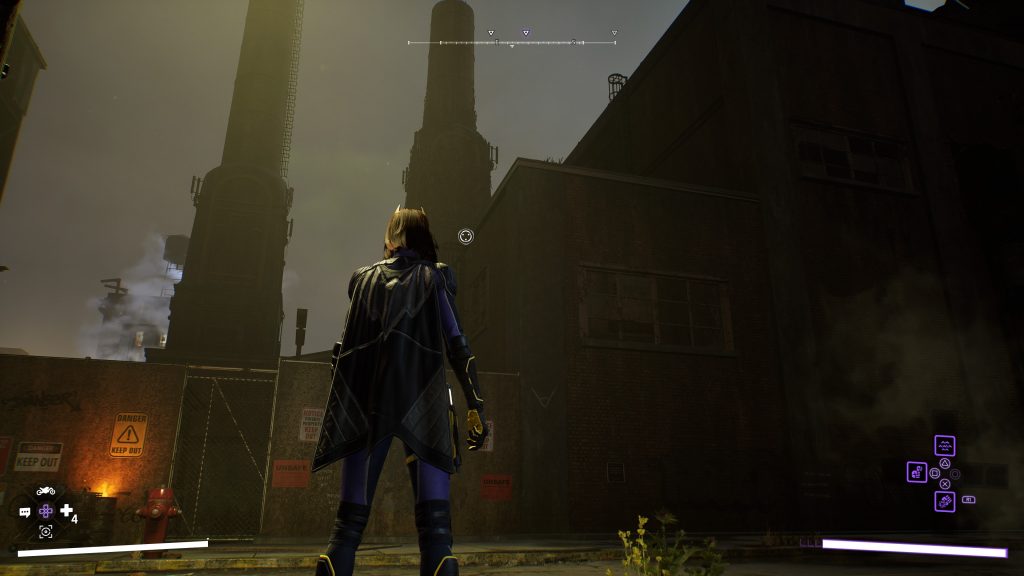Click the compass bar at the top
Screen dimensions: 1024x576
(x=511, y=43)
